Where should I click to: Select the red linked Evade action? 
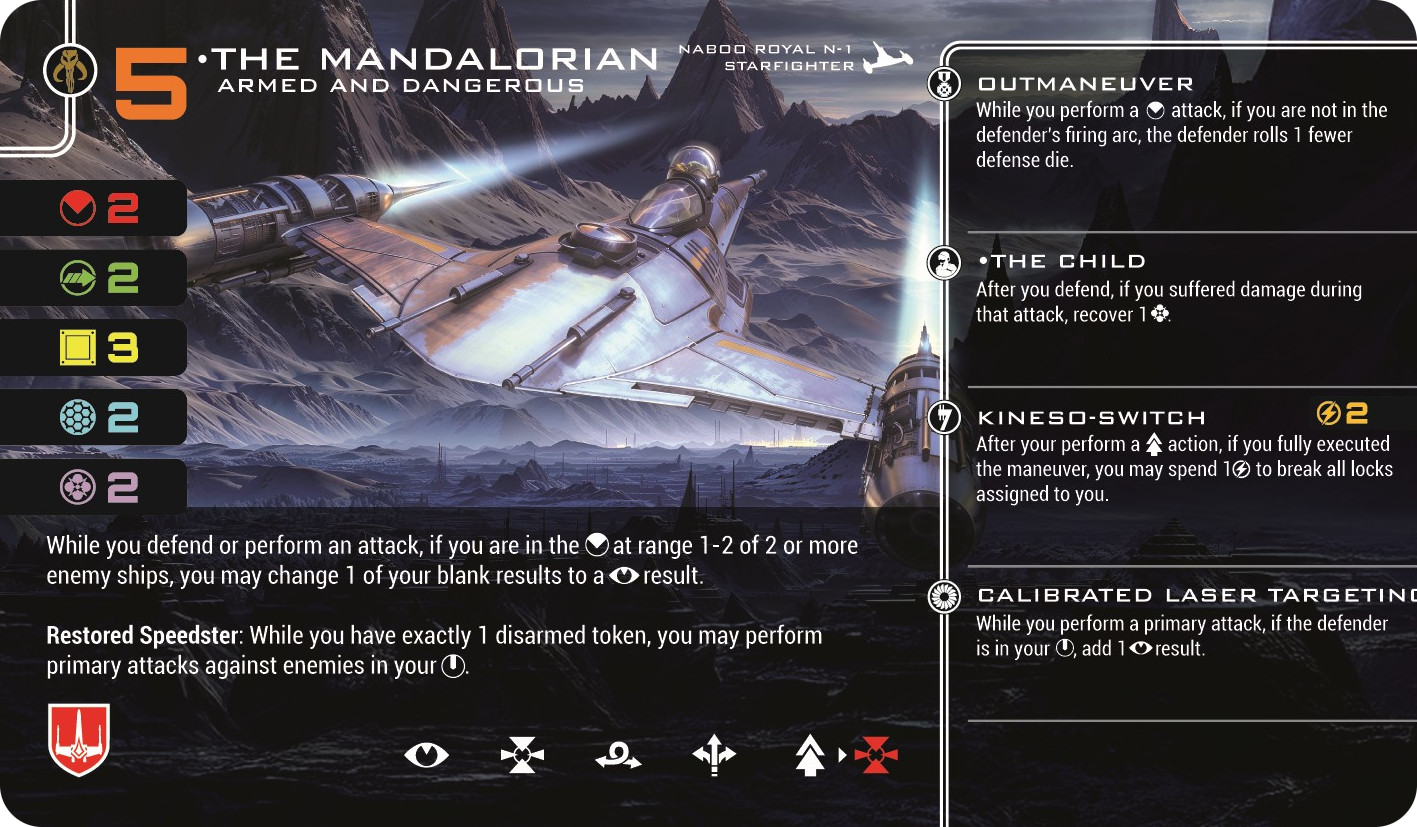[876, 755]
